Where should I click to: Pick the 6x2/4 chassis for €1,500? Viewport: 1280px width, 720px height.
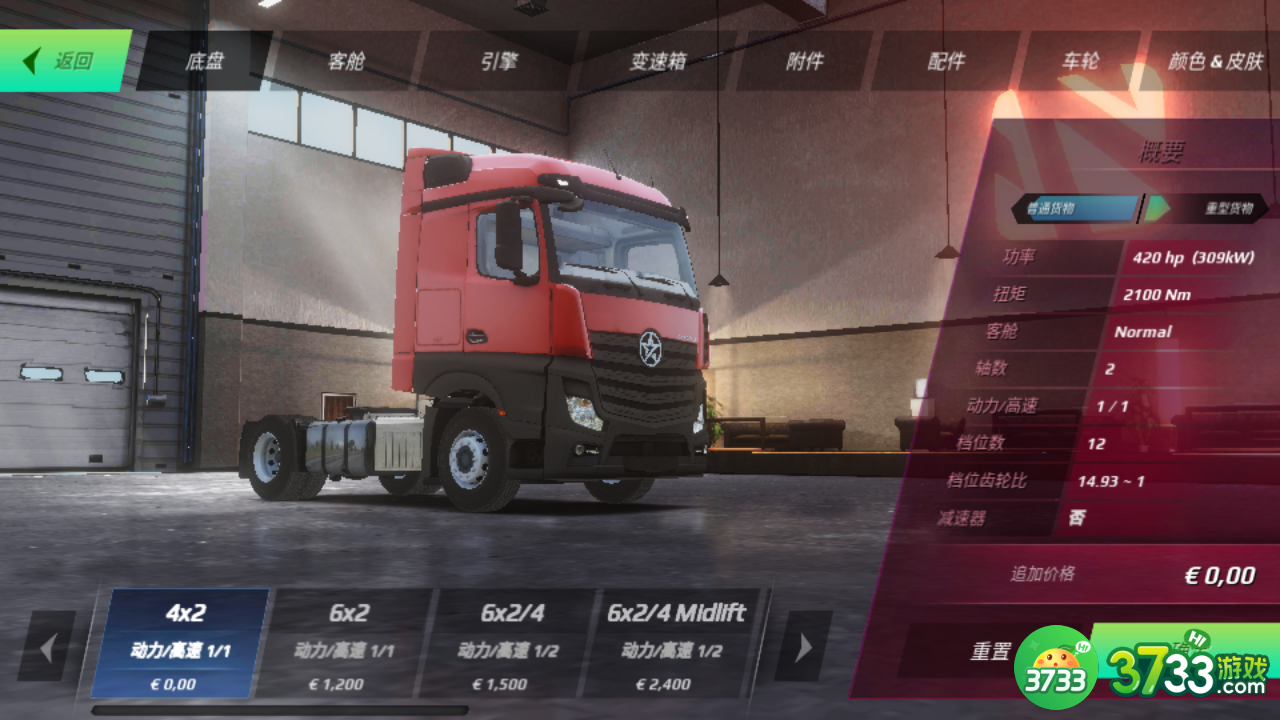pyautogui.click(x=511, y=643)
